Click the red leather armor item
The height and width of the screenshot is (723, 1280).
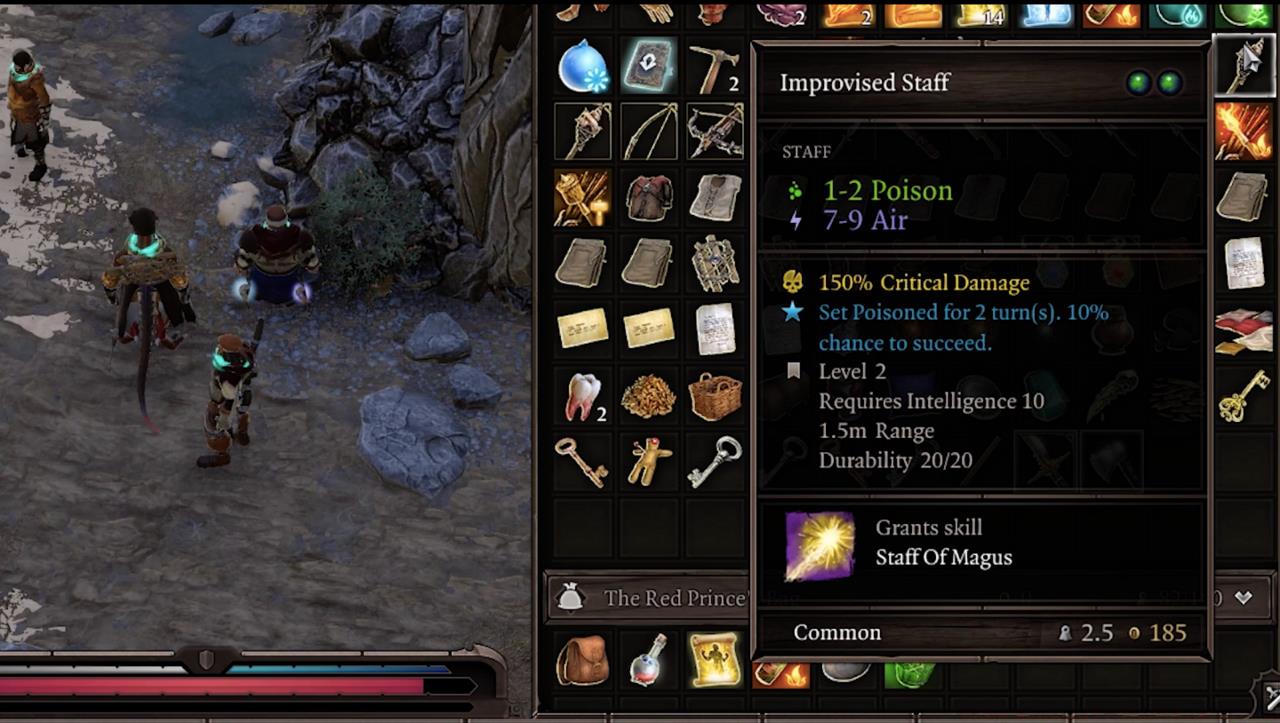coord(648,197)
